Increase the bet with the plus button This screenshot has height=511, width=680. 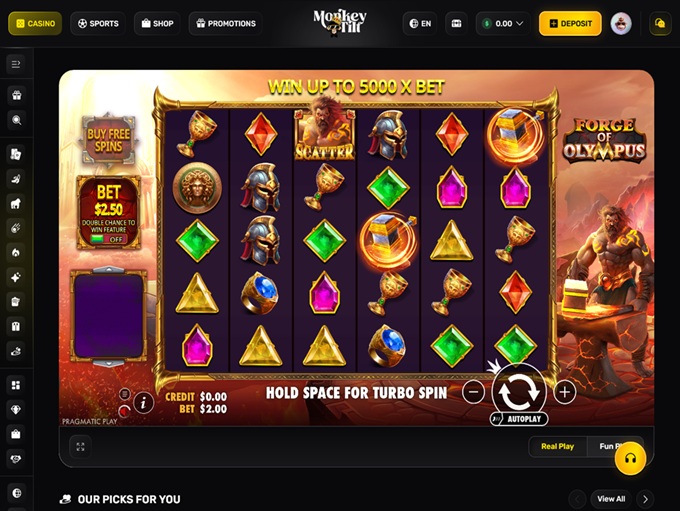[x=564, y=392]
